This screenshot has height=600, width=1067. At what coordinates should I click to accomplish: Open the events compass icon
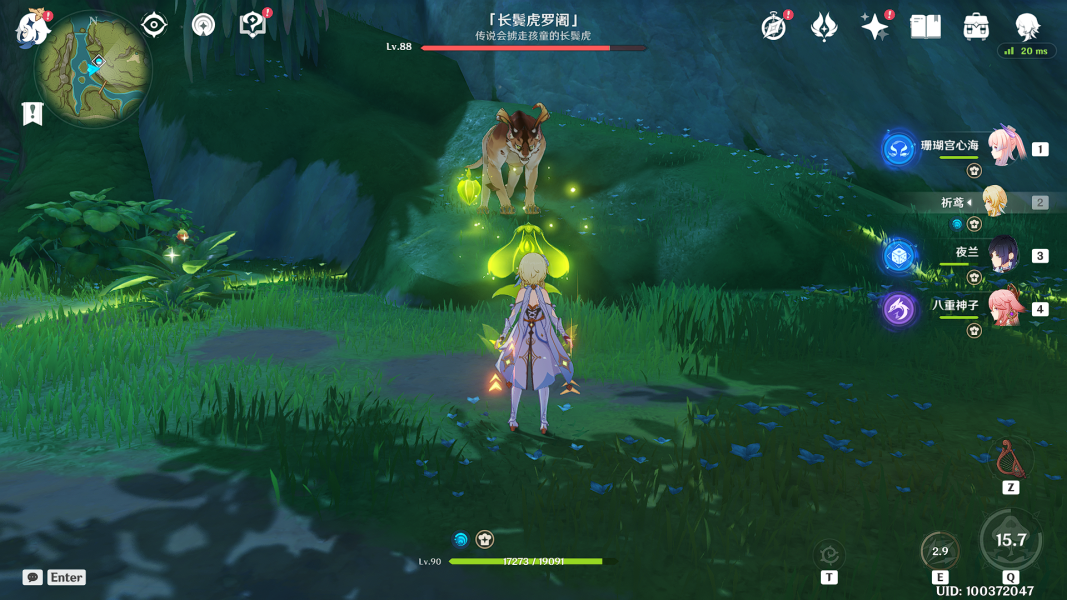point(774,27)
